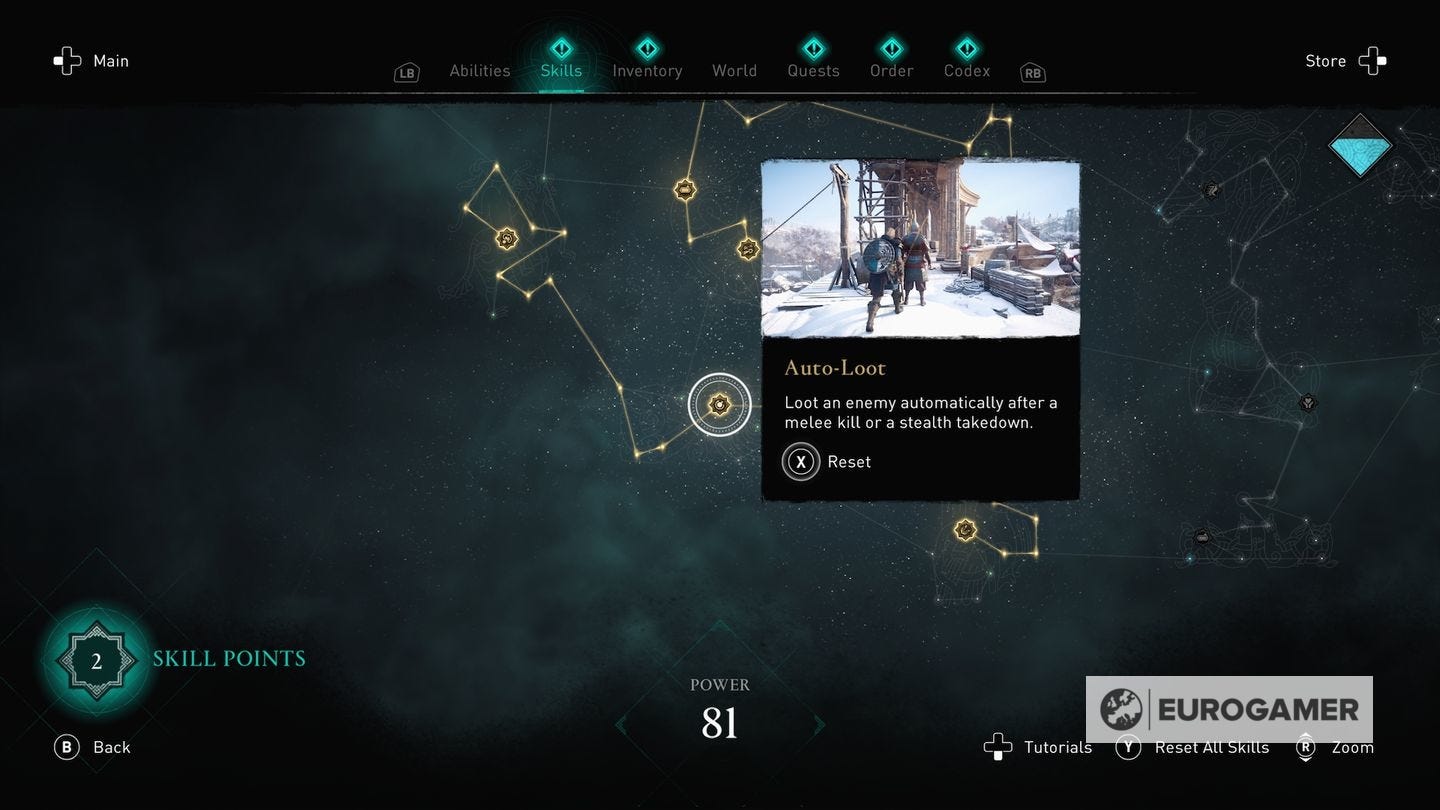Open the Store
The width and height of the screenshot is (1440, 810).
(1325, 61)
